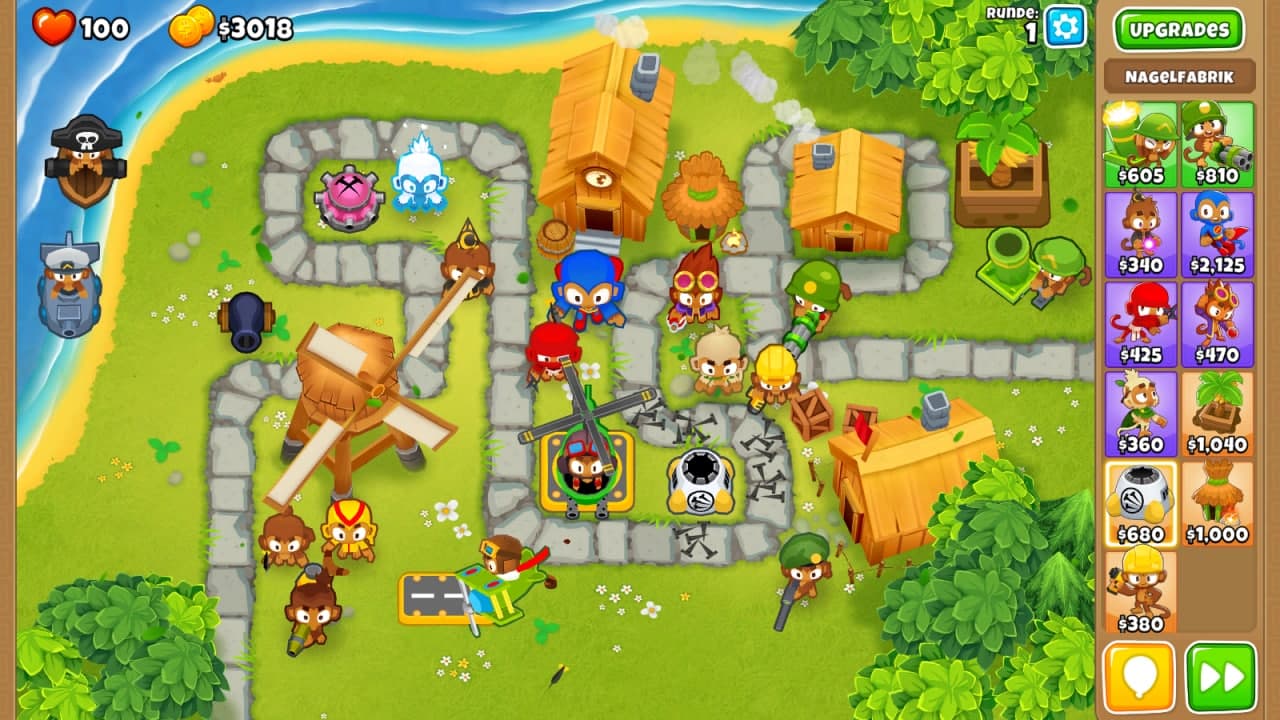This screenshot has width=1280, height=720.
Task: Select the $605 Mortar Monkey tower
Action: point(1140,144)
